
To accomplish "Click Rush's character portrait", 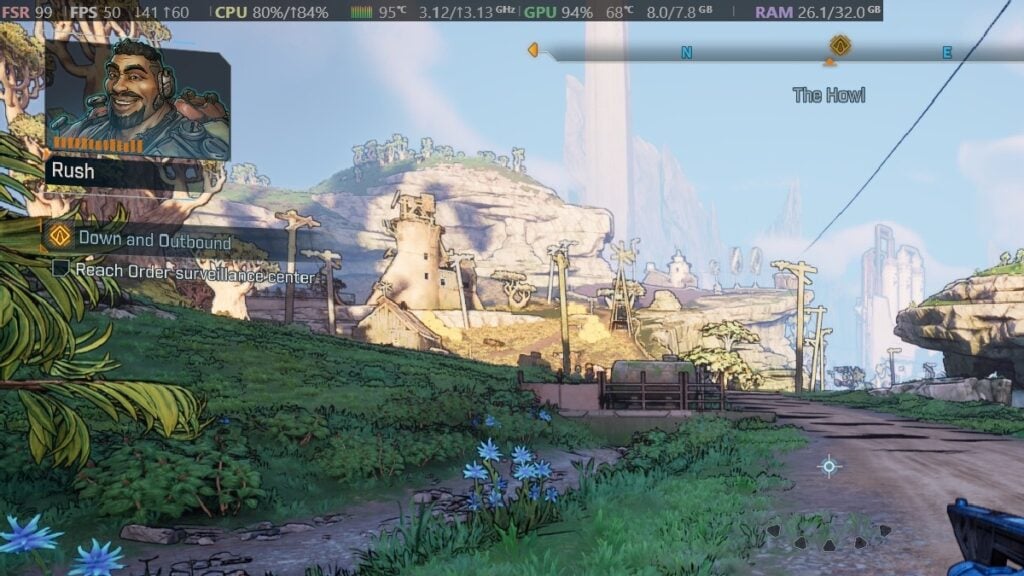I will point(137,98).
